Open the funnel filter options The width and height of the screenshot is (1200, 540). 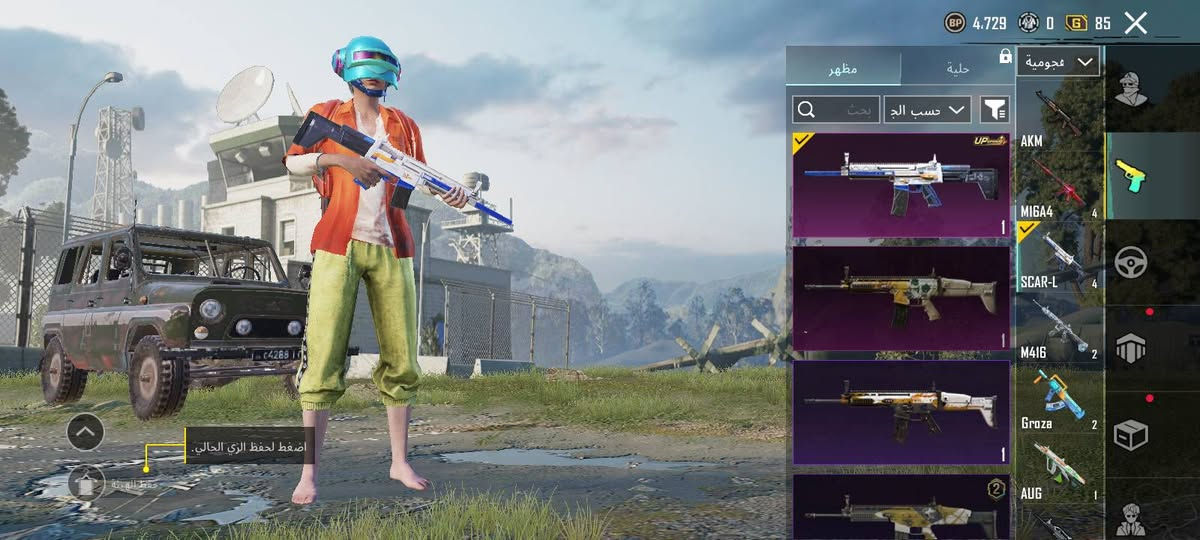tap(995, 109)
